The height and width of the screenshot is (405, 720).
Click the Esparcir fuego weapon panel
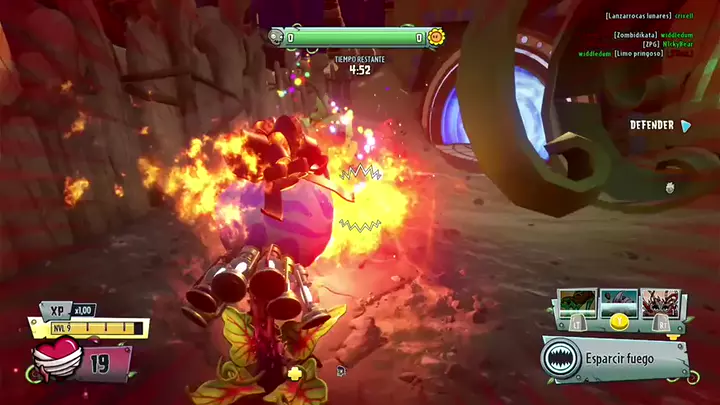tap(616, 357)
